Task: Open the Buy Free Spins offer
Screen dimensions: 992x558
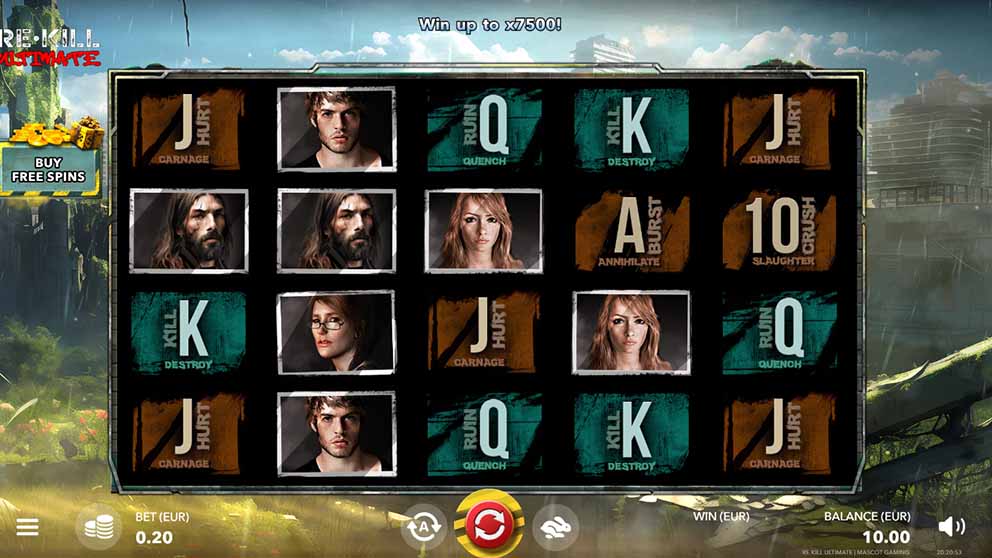Action: 49,170
